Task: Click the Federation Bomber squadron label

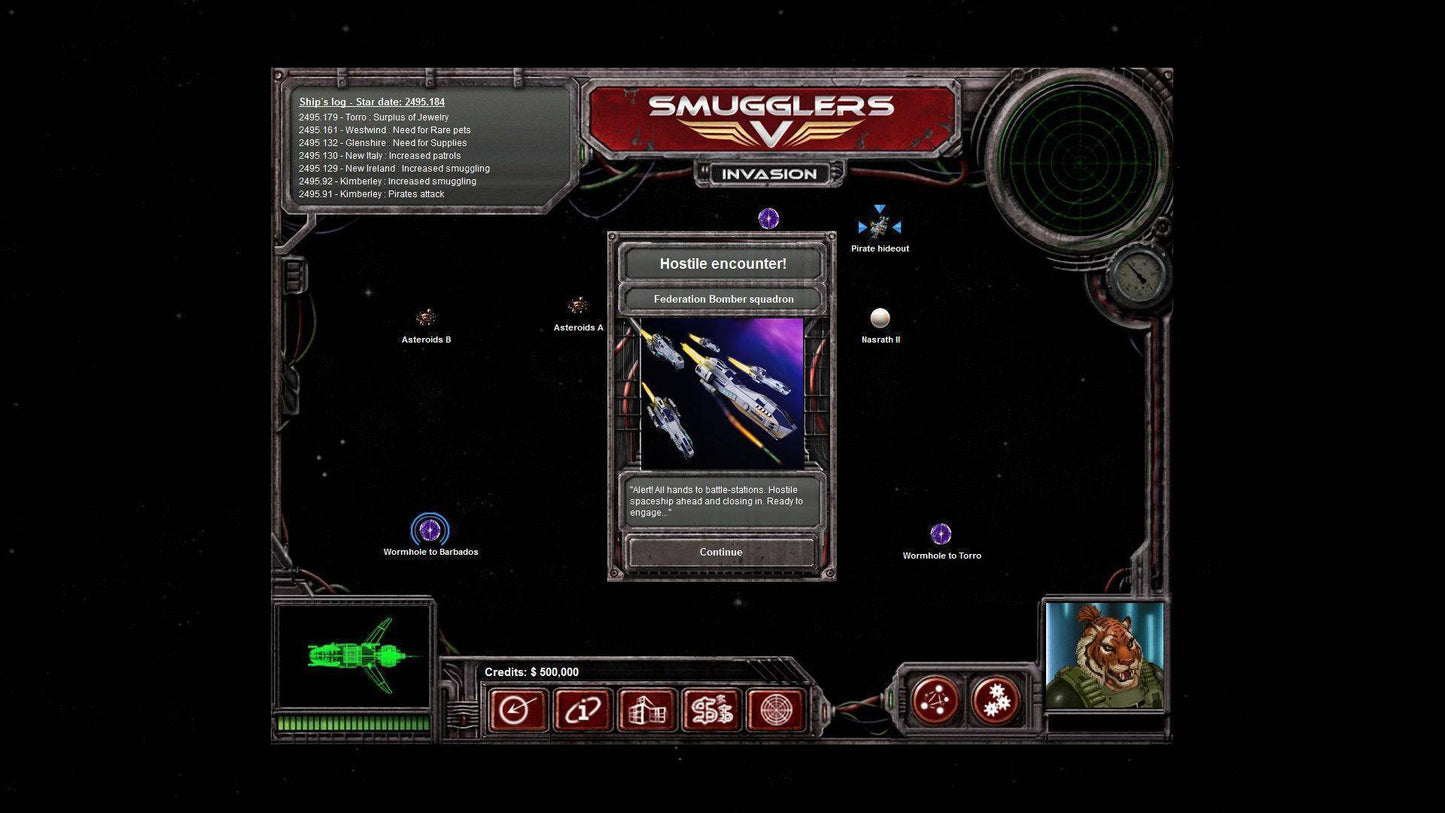Action: (722, 298)
